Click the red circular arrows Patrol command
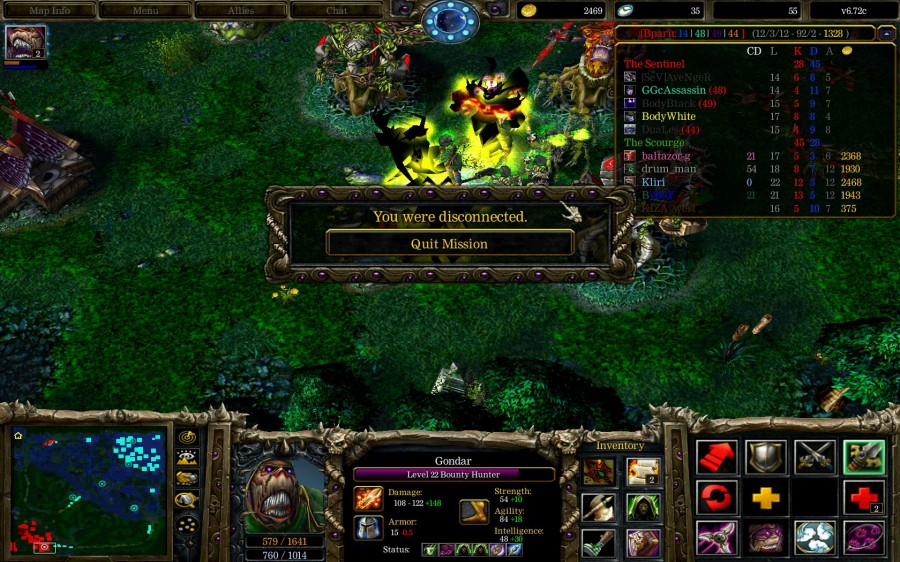Image resolution: width=900 pixels, height=562 pixels. pyautogui.click(x=717, y=497)
